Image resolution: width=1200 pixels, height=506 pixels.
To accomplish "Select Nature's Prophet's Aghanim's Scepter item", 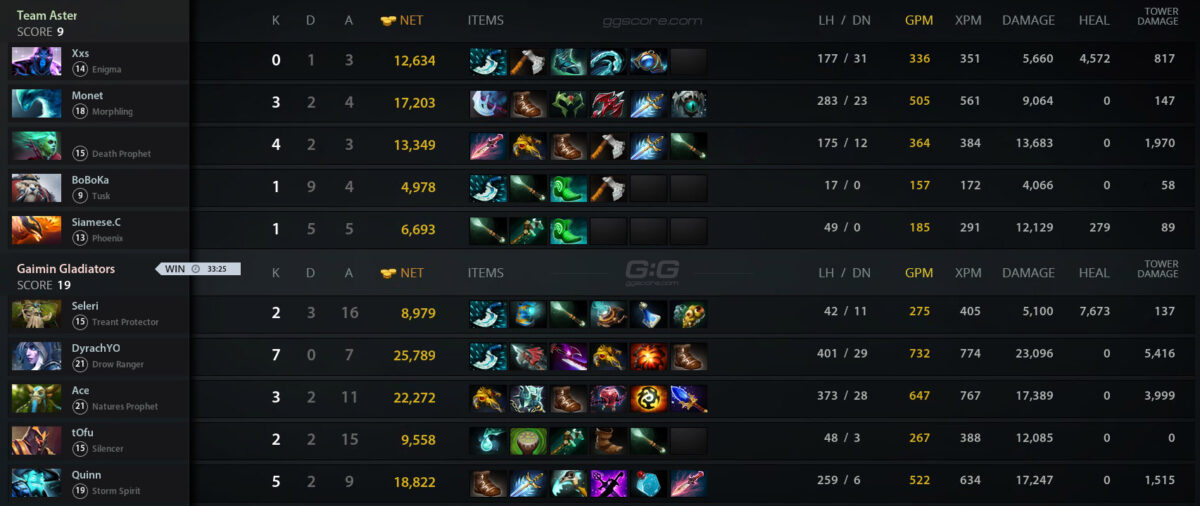I will tap(688, 399).
